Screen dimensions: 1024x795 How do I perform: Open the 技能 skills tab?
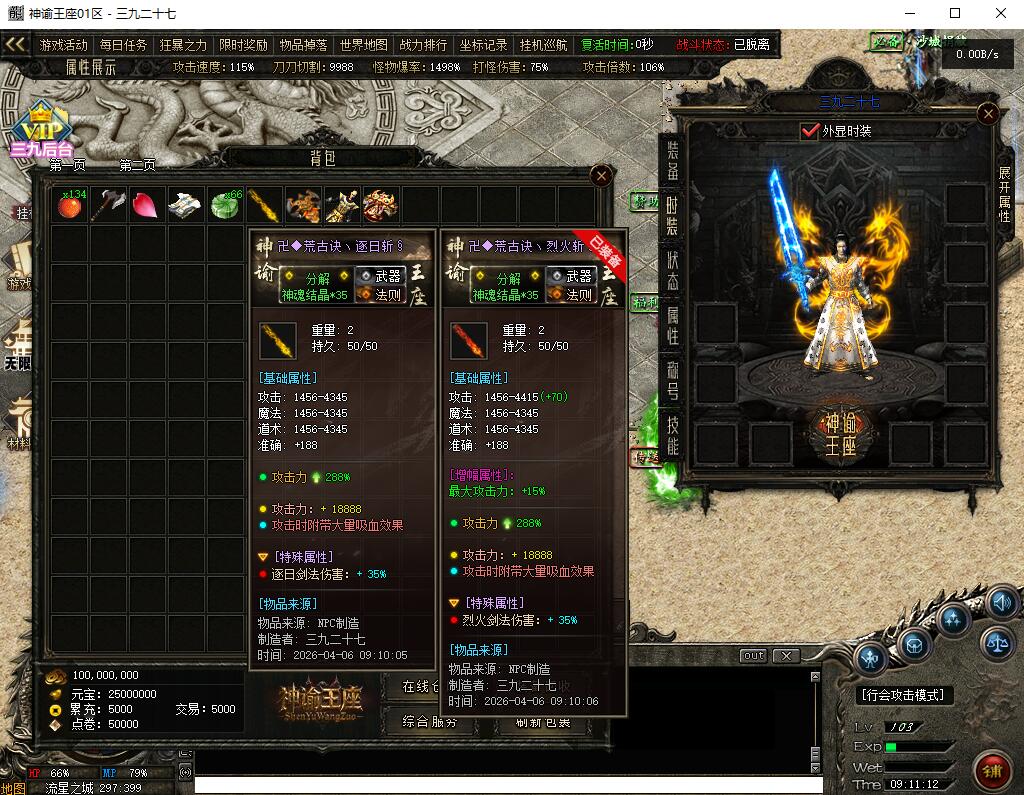(673, 434)
